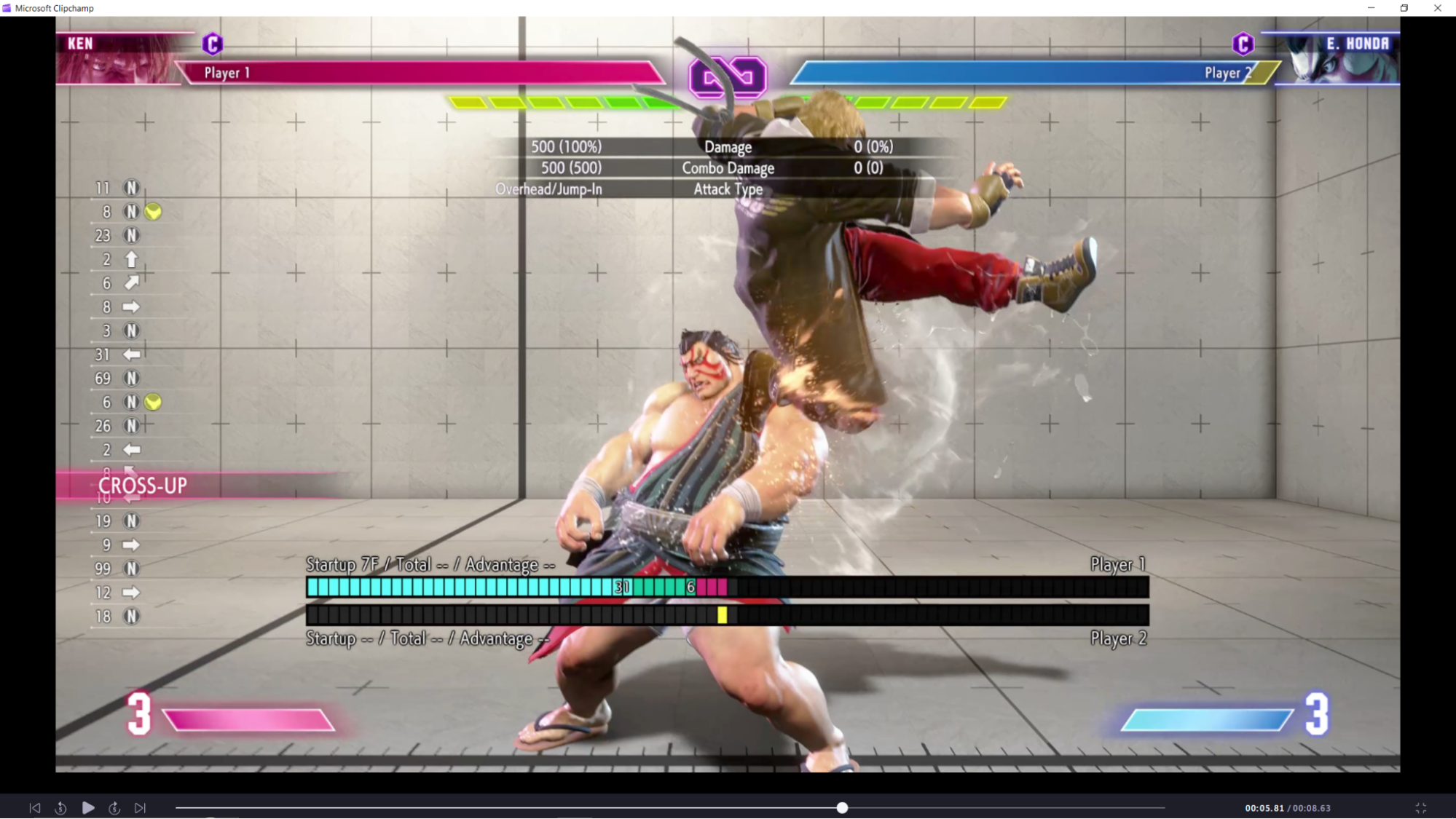This screenshot has width=1456, height=819.
Task: Click the Player 2 label on the blue bar
Action: [x=1227, y=73]
